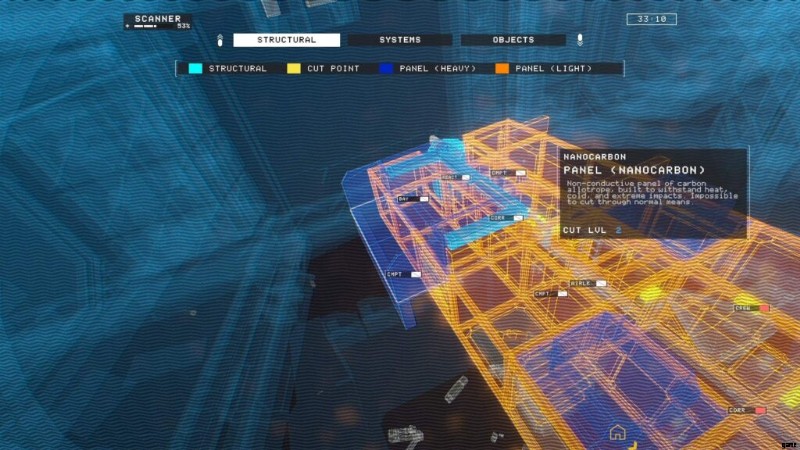Screen dimensions: 800x450
Task: Click the home icon marker
Action: pos(618,432)
